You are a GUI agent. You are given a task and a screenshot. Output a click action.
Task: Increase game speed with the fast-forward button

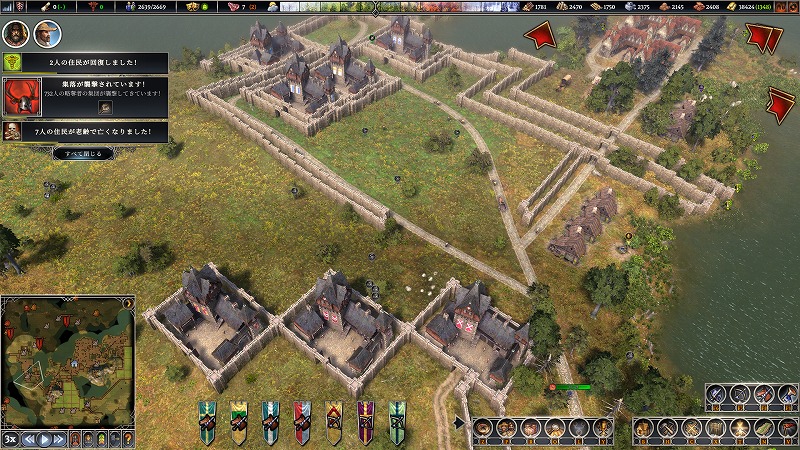[x=60, y=439]
